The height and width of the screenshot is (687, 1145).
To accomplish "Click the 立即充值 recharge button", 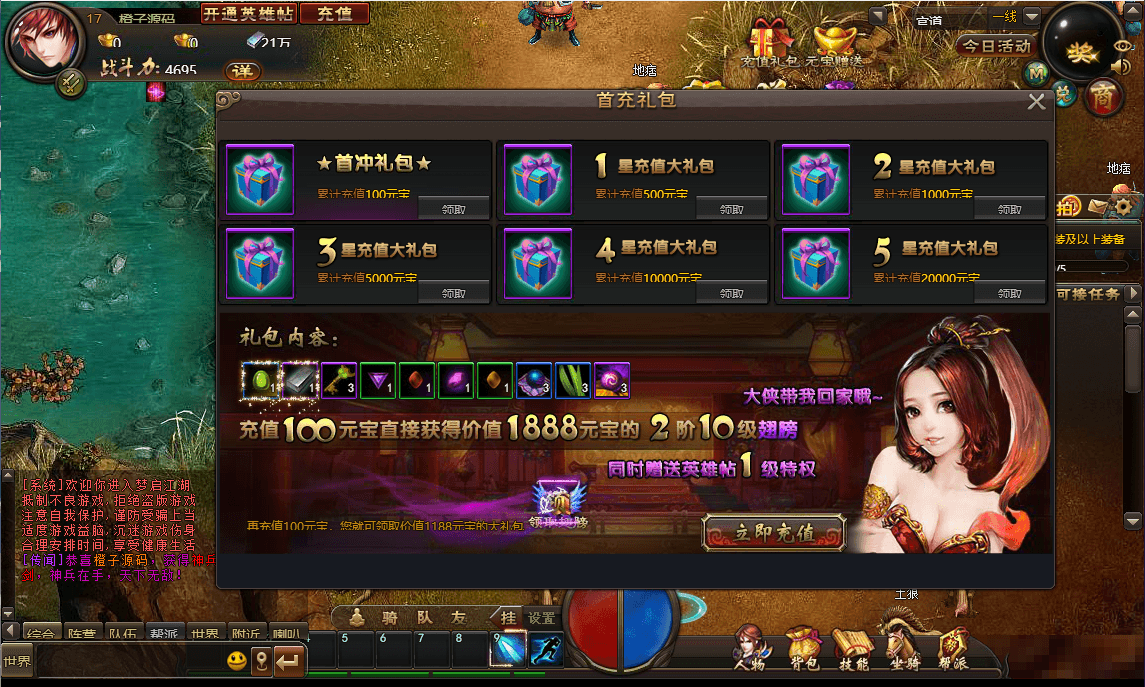I will pos(774,532).
